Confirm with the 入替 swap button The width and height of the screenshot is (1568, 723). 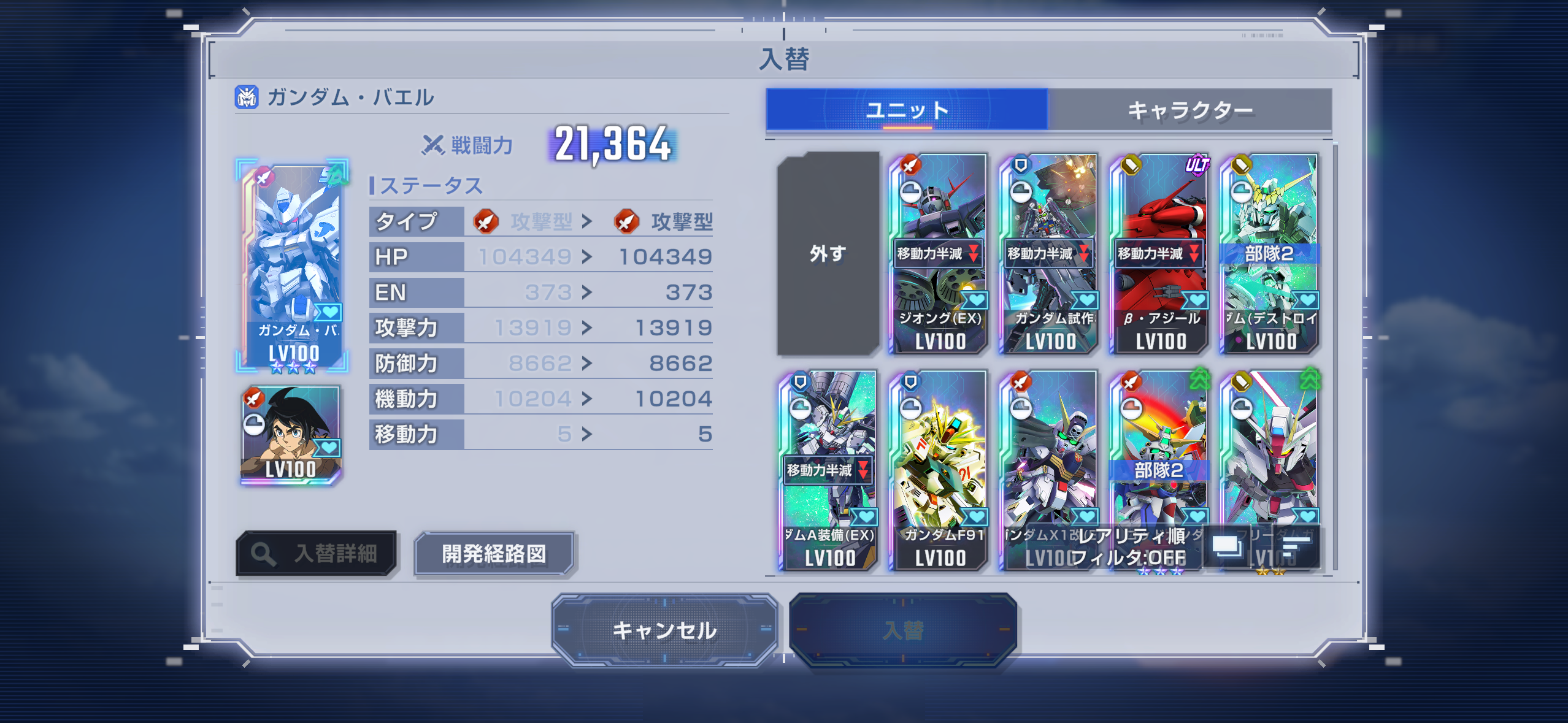point(903,630)
